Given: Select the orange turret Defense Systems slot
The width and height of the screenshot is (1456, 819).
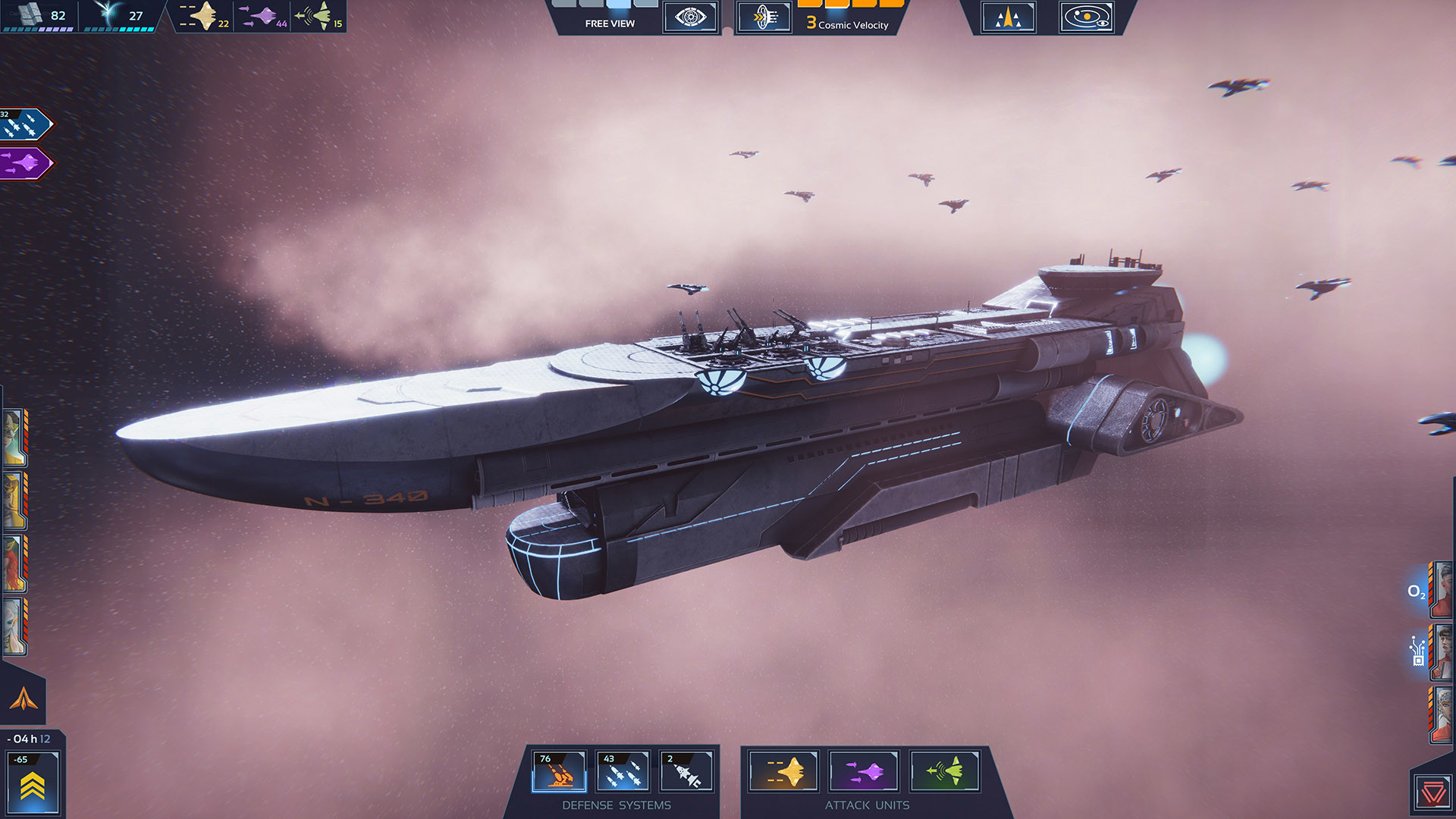Looking at the screenshot, I should coord(558,772).
